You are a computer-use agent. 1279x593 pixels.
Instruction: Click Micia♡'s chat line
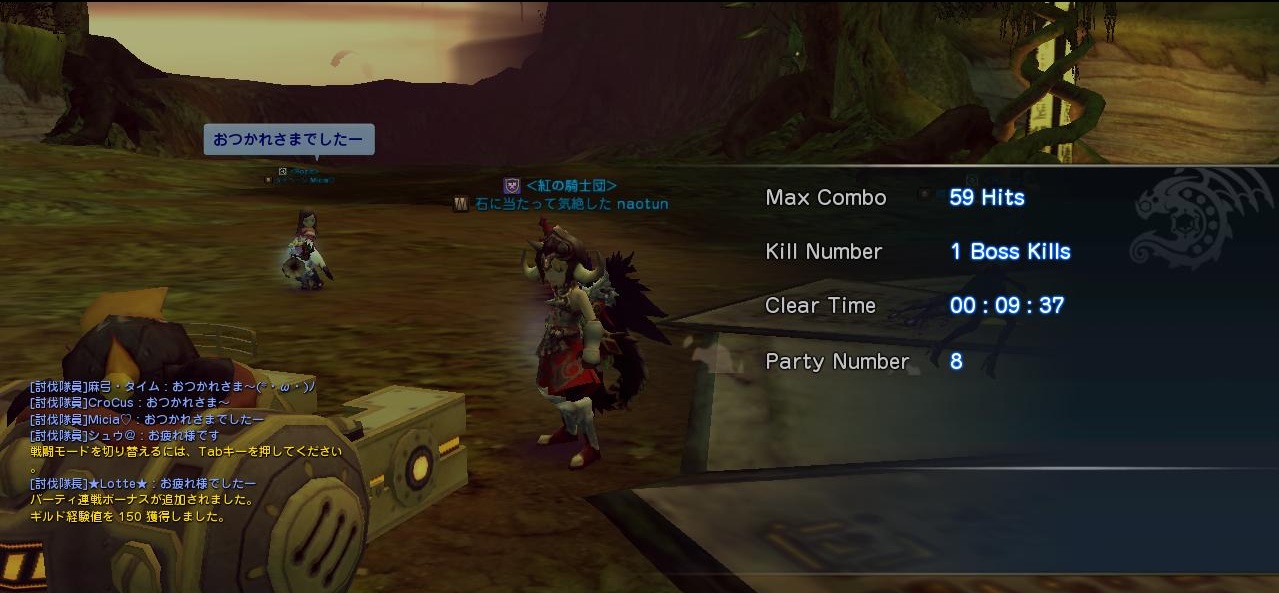pos(147,419)
